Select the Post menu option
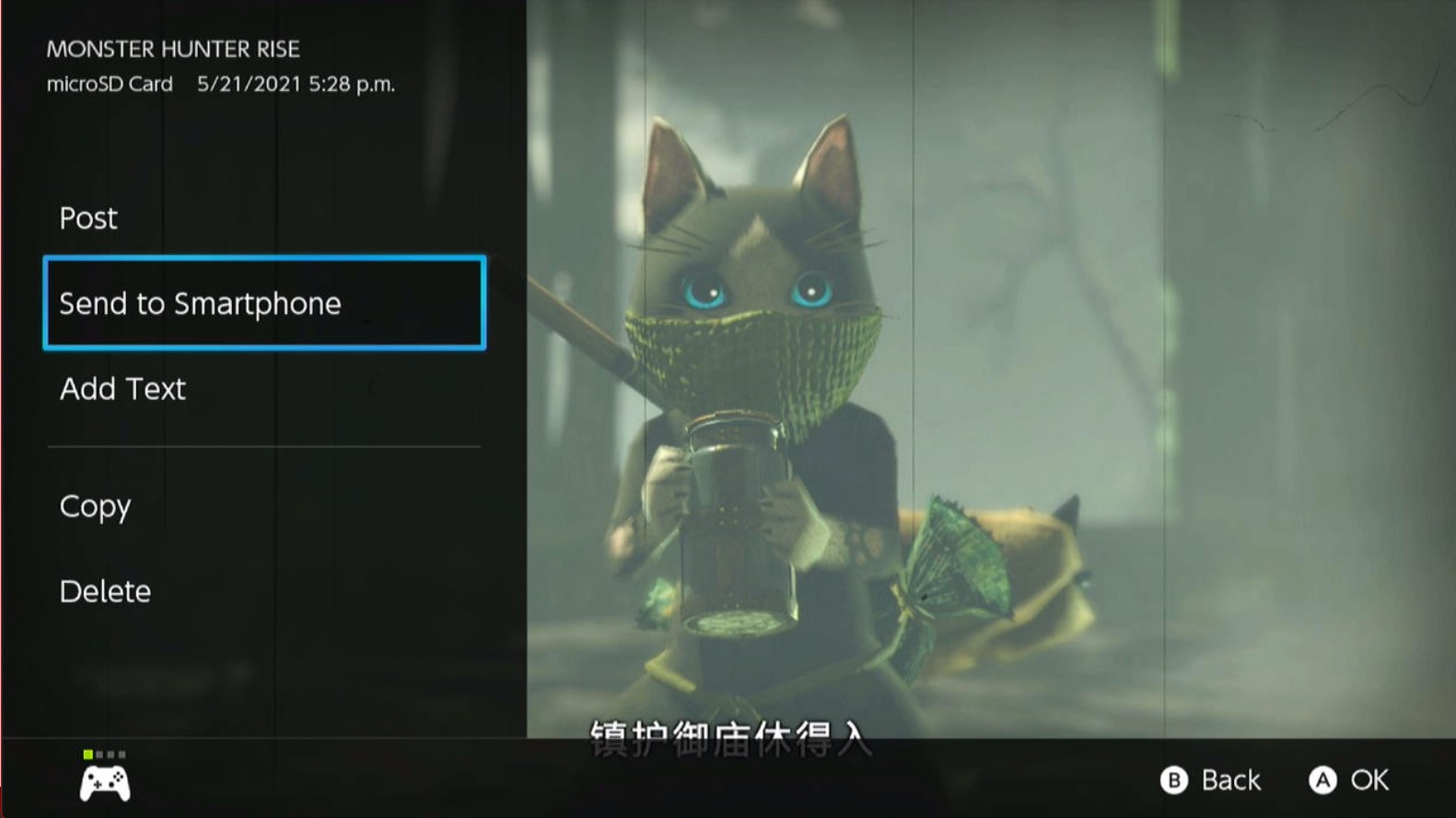The width and height of the screenshot is (1456, 818). (x=88, y=218)
